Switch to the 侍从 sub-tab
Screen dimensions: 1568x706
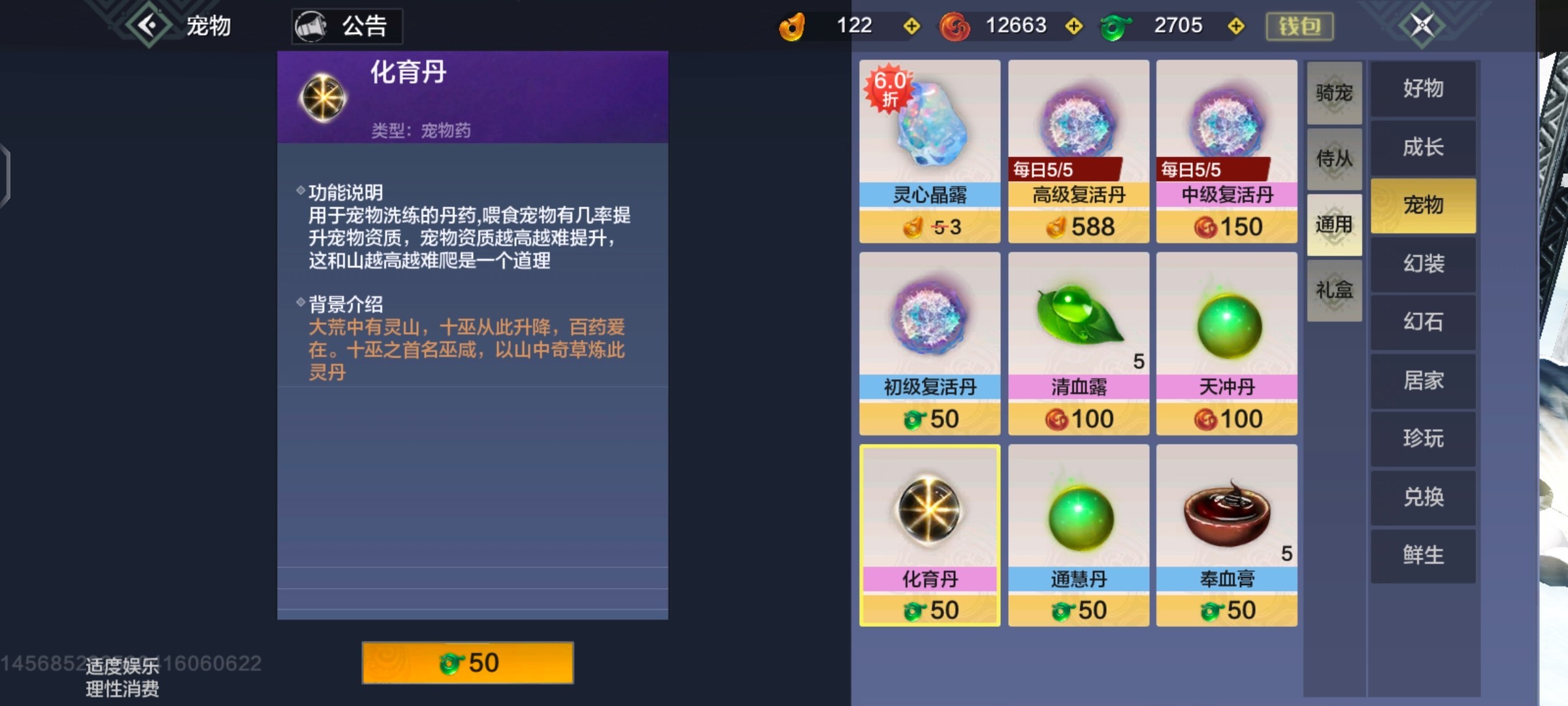1334,159
